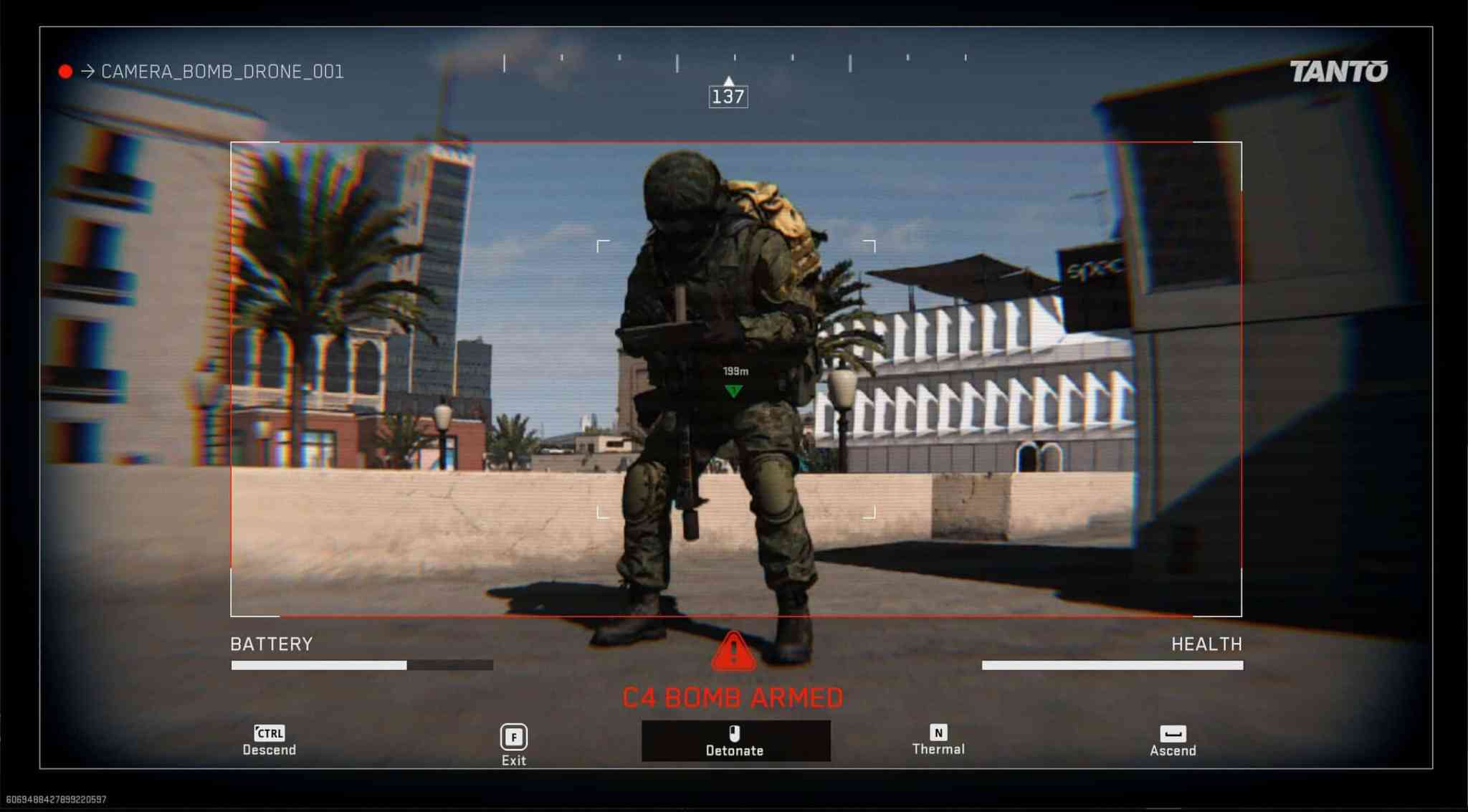Click the CTRL key icon for Descend

pyautogui.click(x=270, y=733)
